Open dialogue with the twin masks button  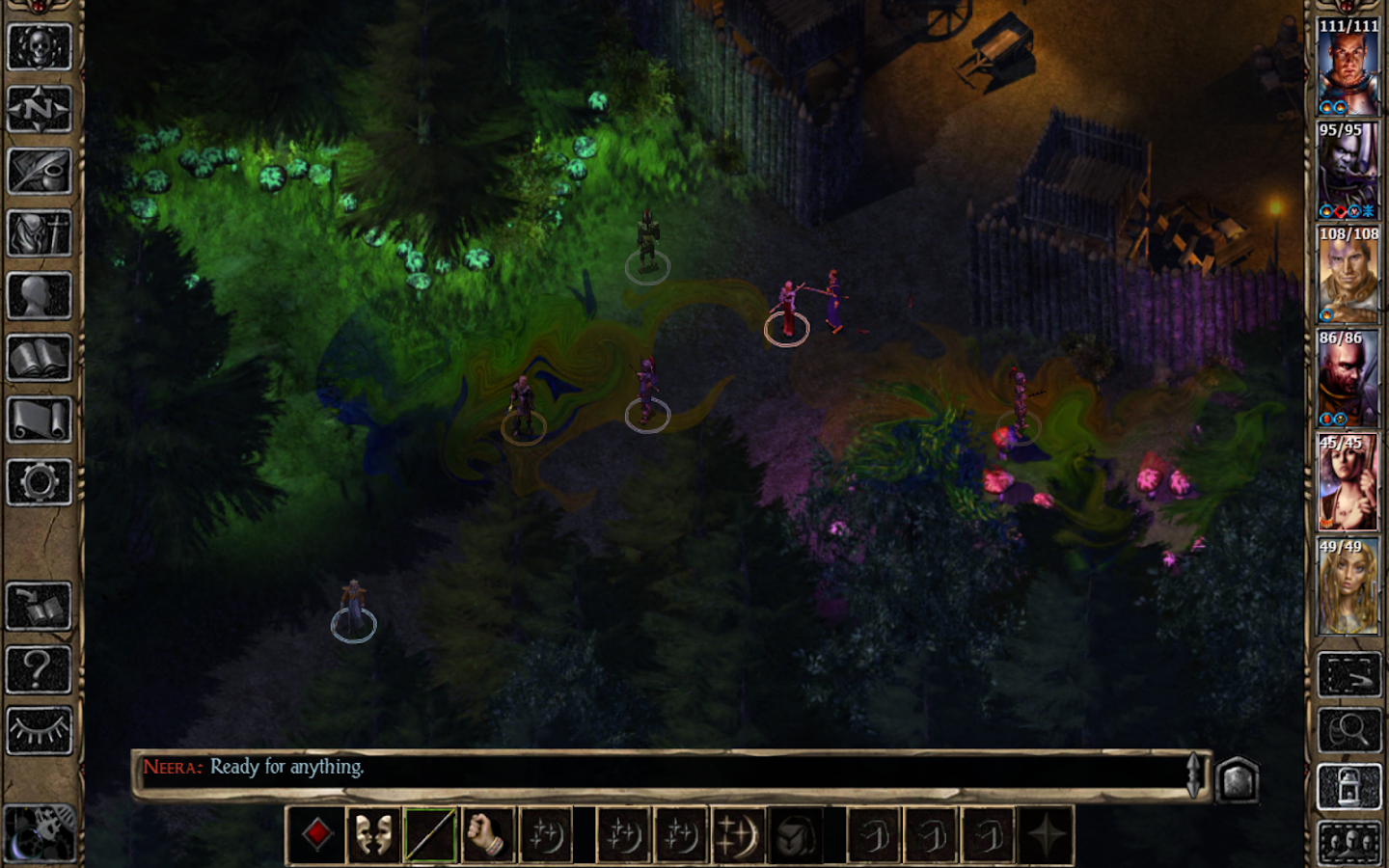pyautogui.click(x=374, y=834)
